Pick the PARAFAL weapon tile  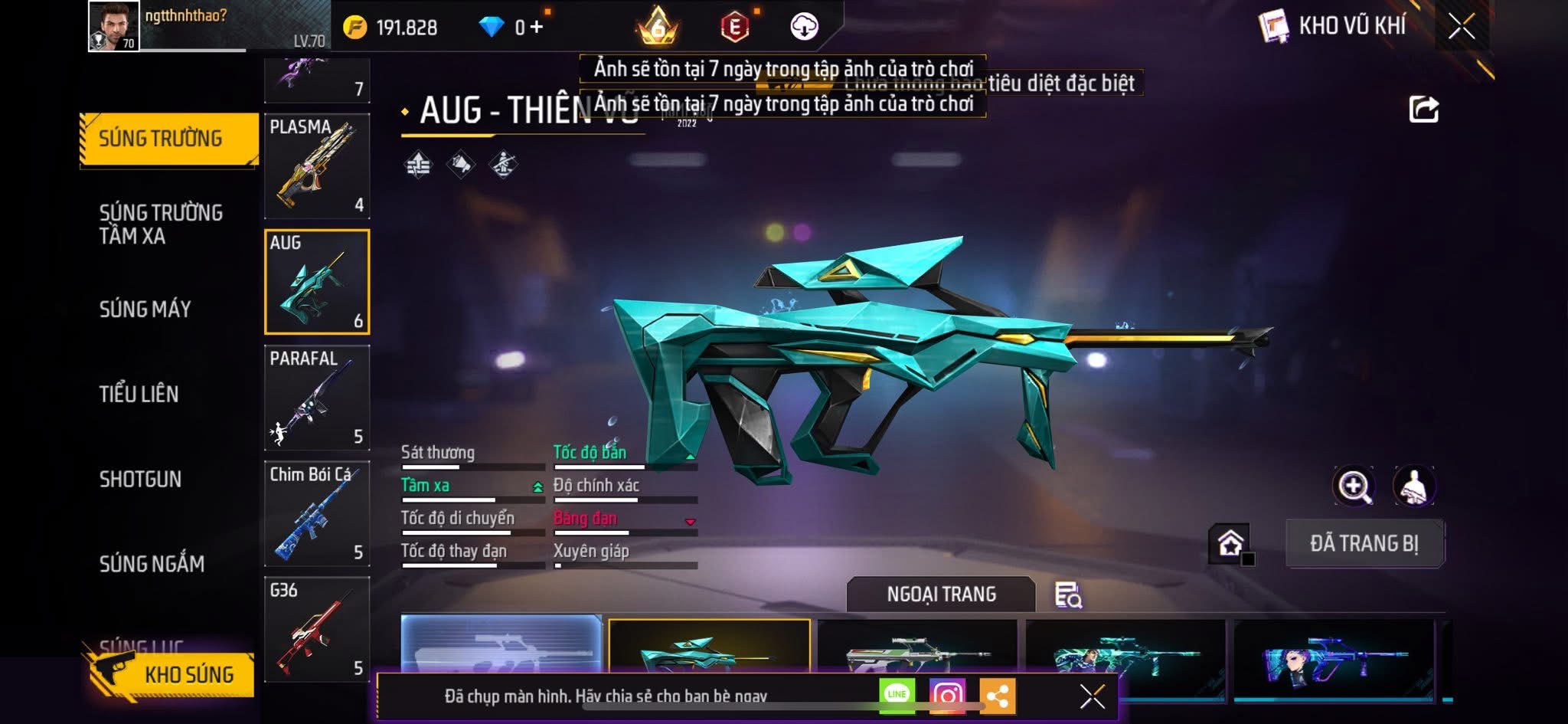317,398
